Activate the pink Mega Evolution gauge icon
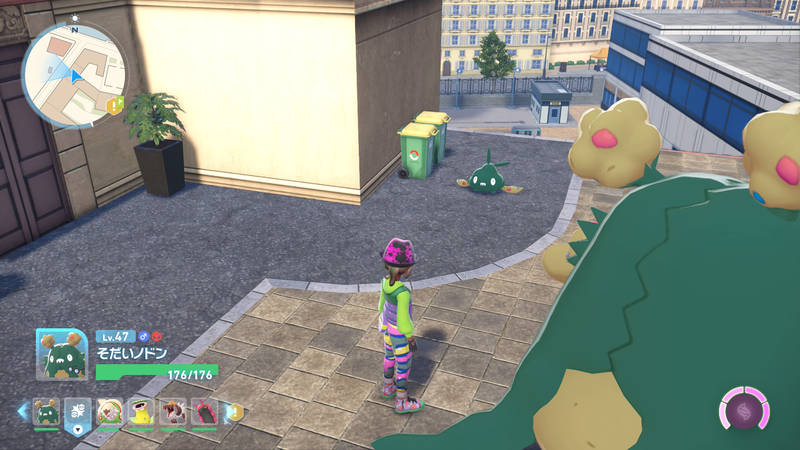 point(744,410)
